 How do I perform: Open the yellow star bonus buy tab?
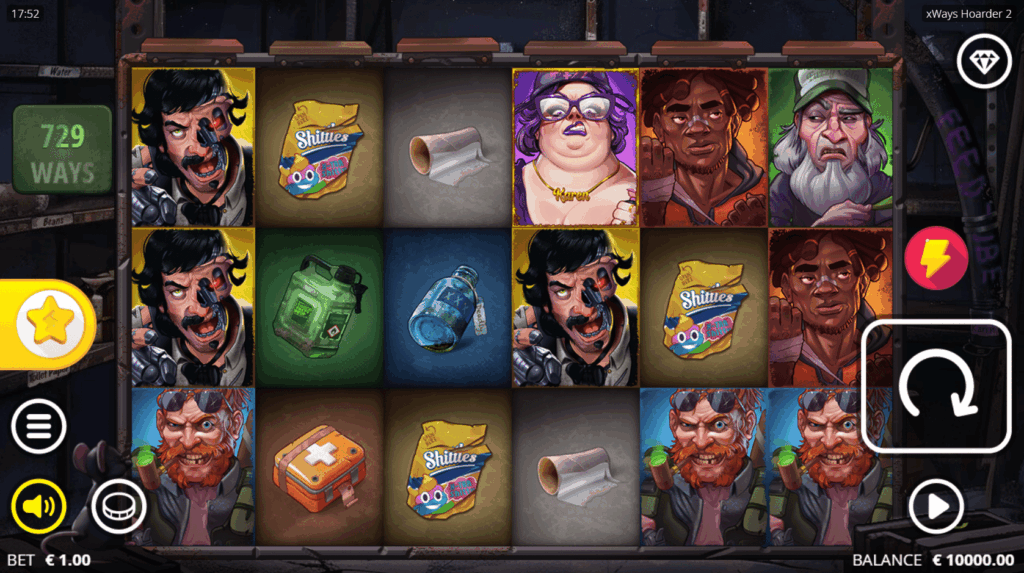pos(44,324)
